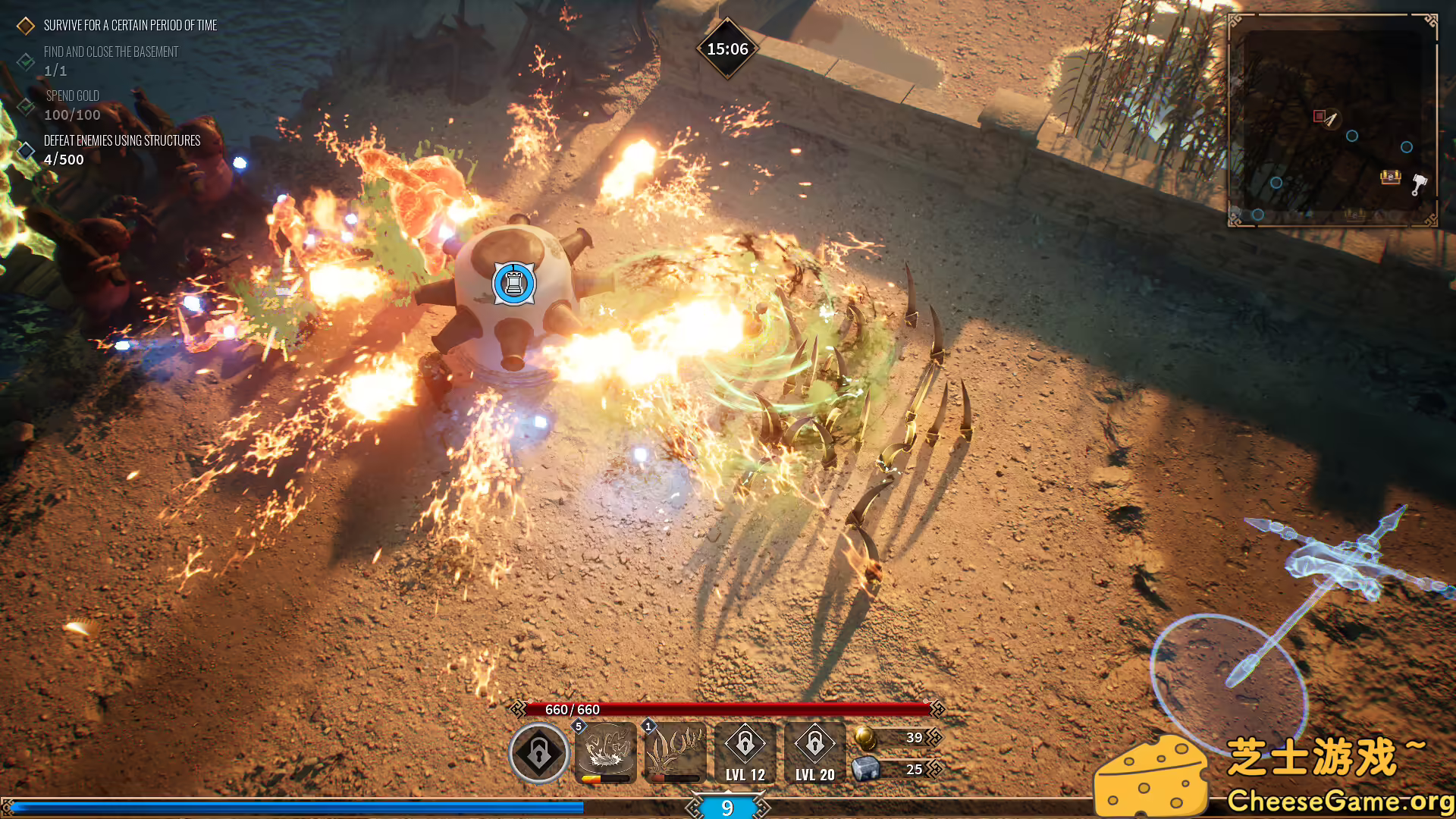Click the round locked ability slot

(x=539, y=753)
